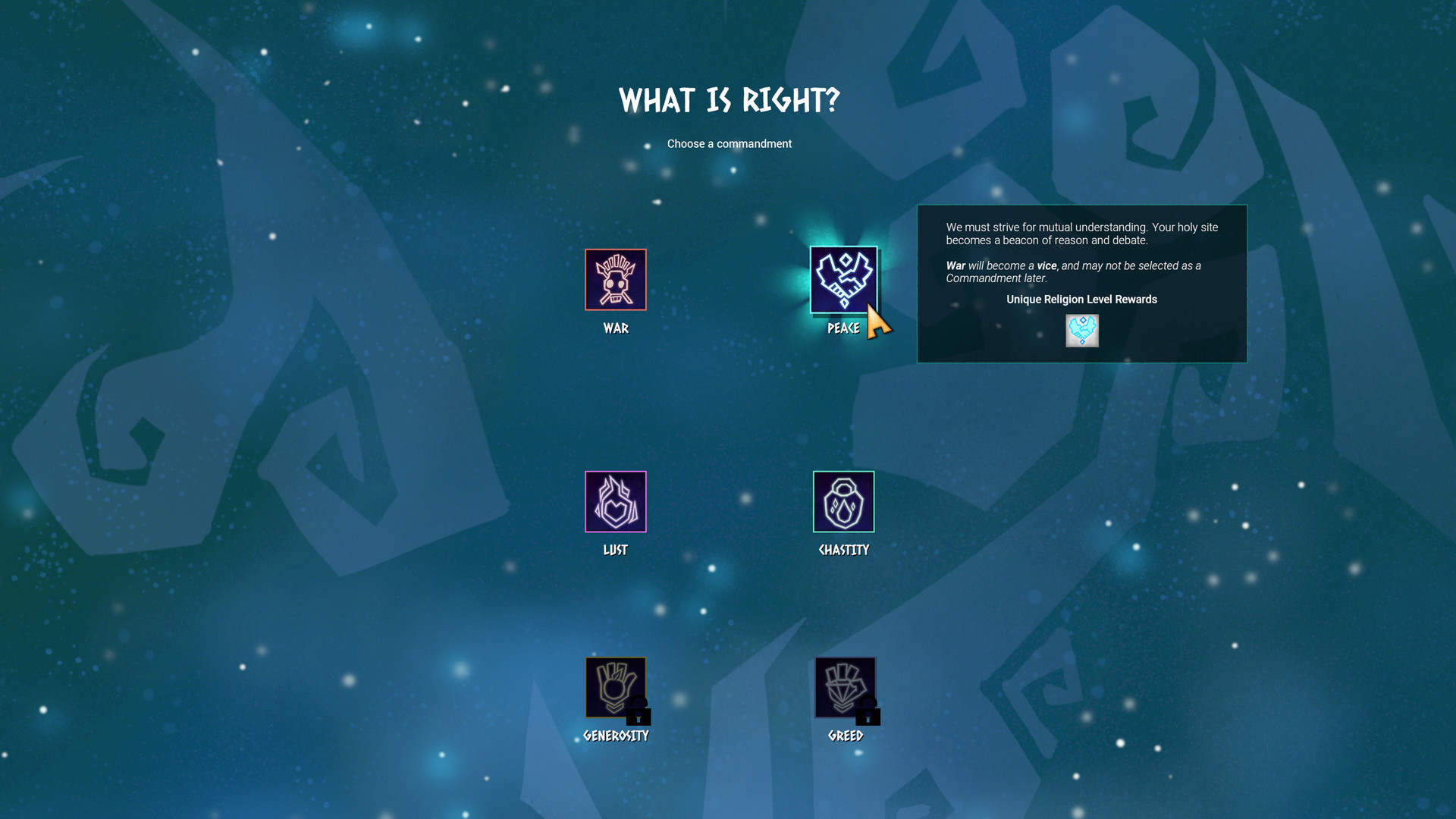Click the Peace reward icon in the tooltip

(x=1082, y=330)
